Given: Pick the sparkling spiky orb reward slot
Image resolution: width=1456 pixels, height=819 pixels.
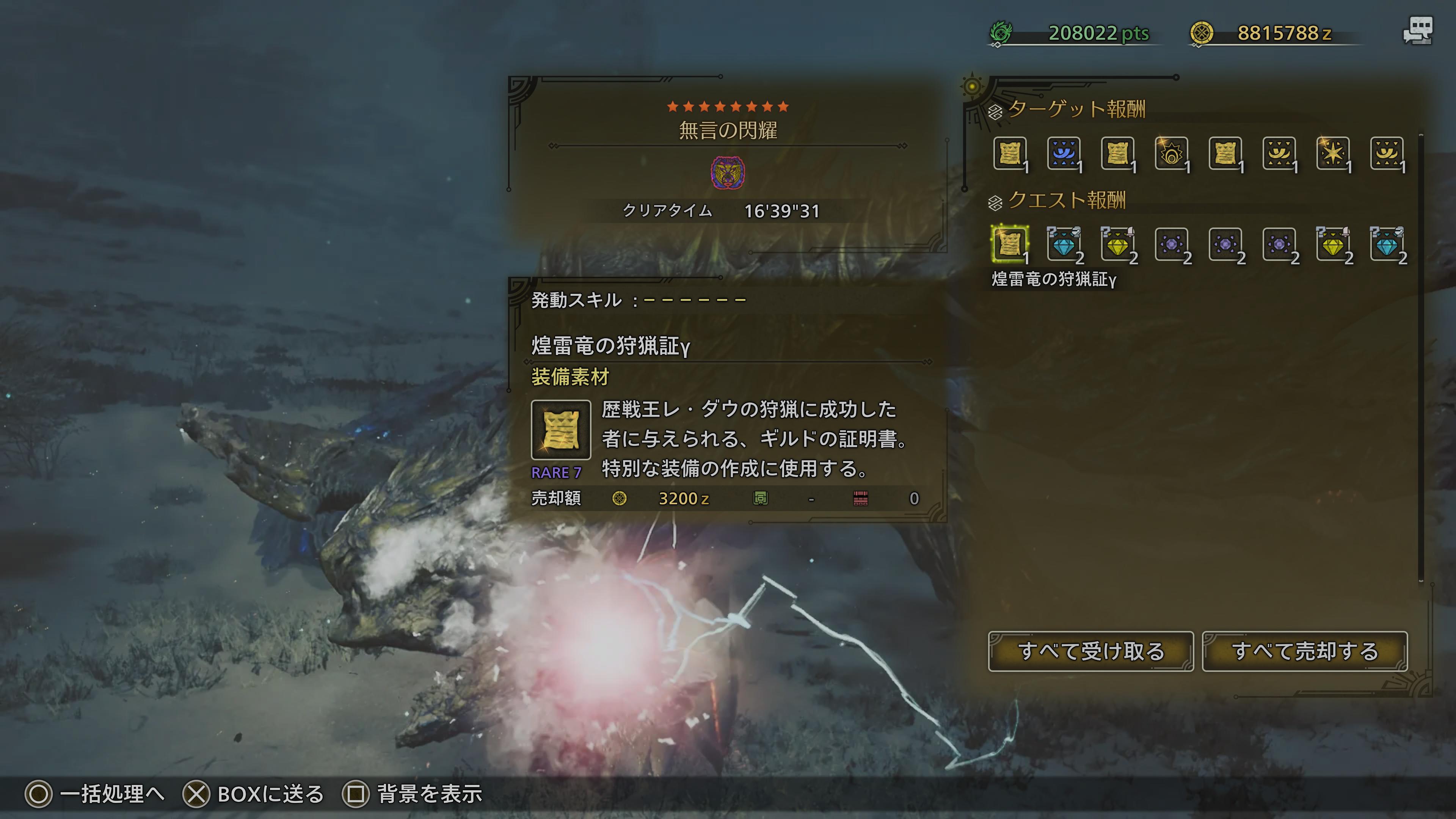Looking at the screenshot, I should click(x=1171, y=153).
